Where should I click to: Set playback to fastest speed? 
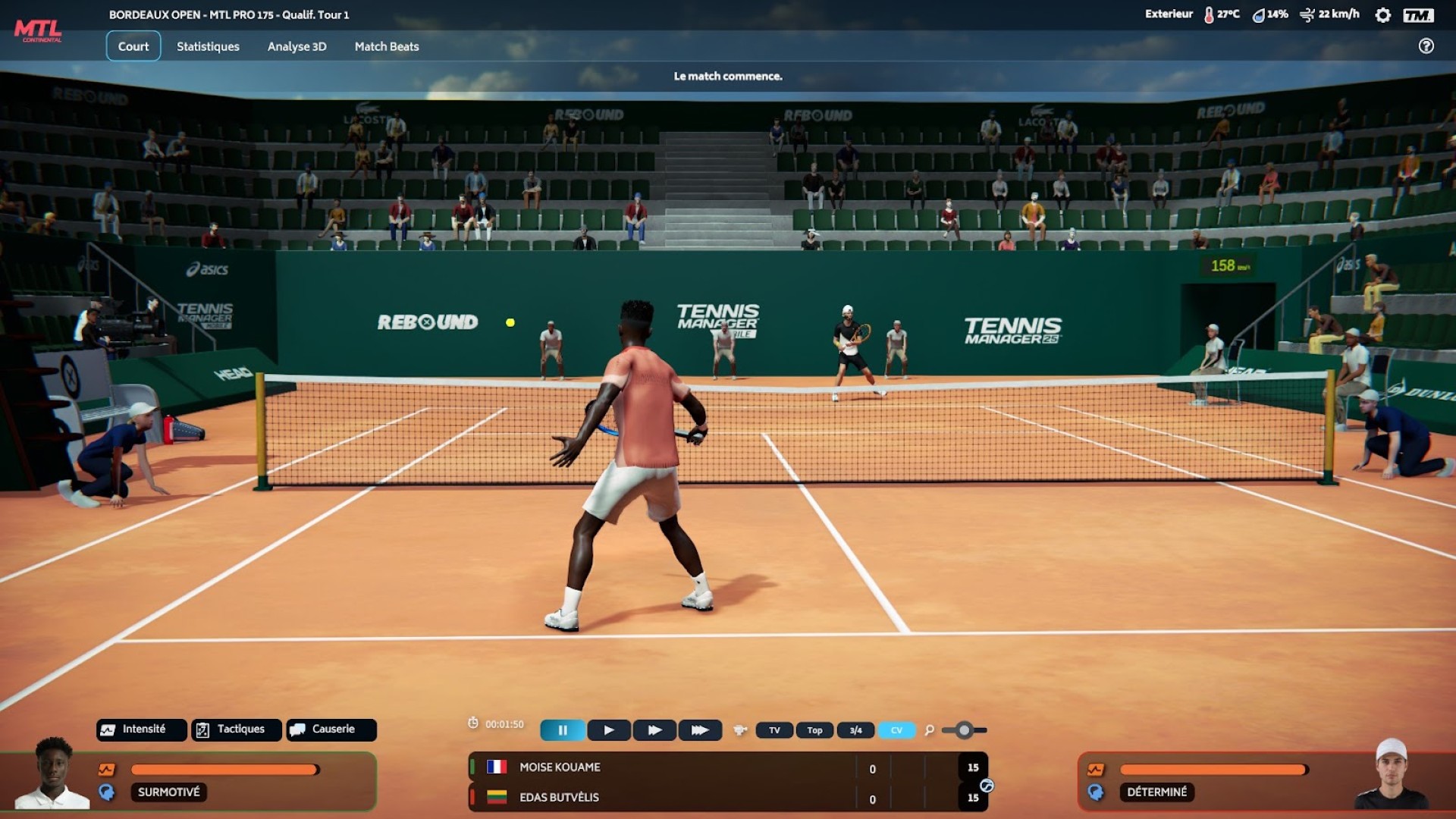[x=700, y=730]
